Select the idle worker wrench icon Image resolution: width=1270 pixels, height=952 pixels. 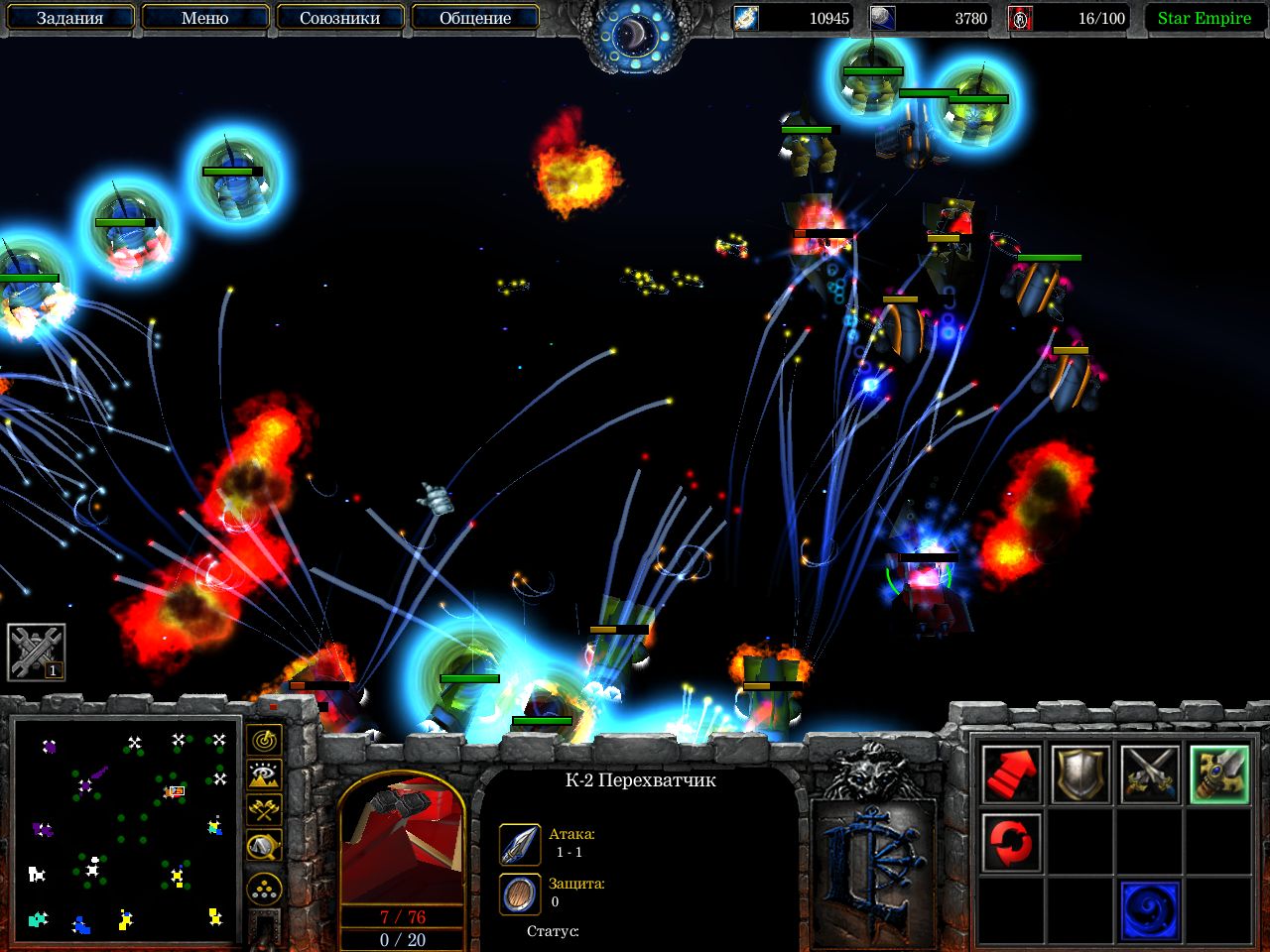point(37,652)
